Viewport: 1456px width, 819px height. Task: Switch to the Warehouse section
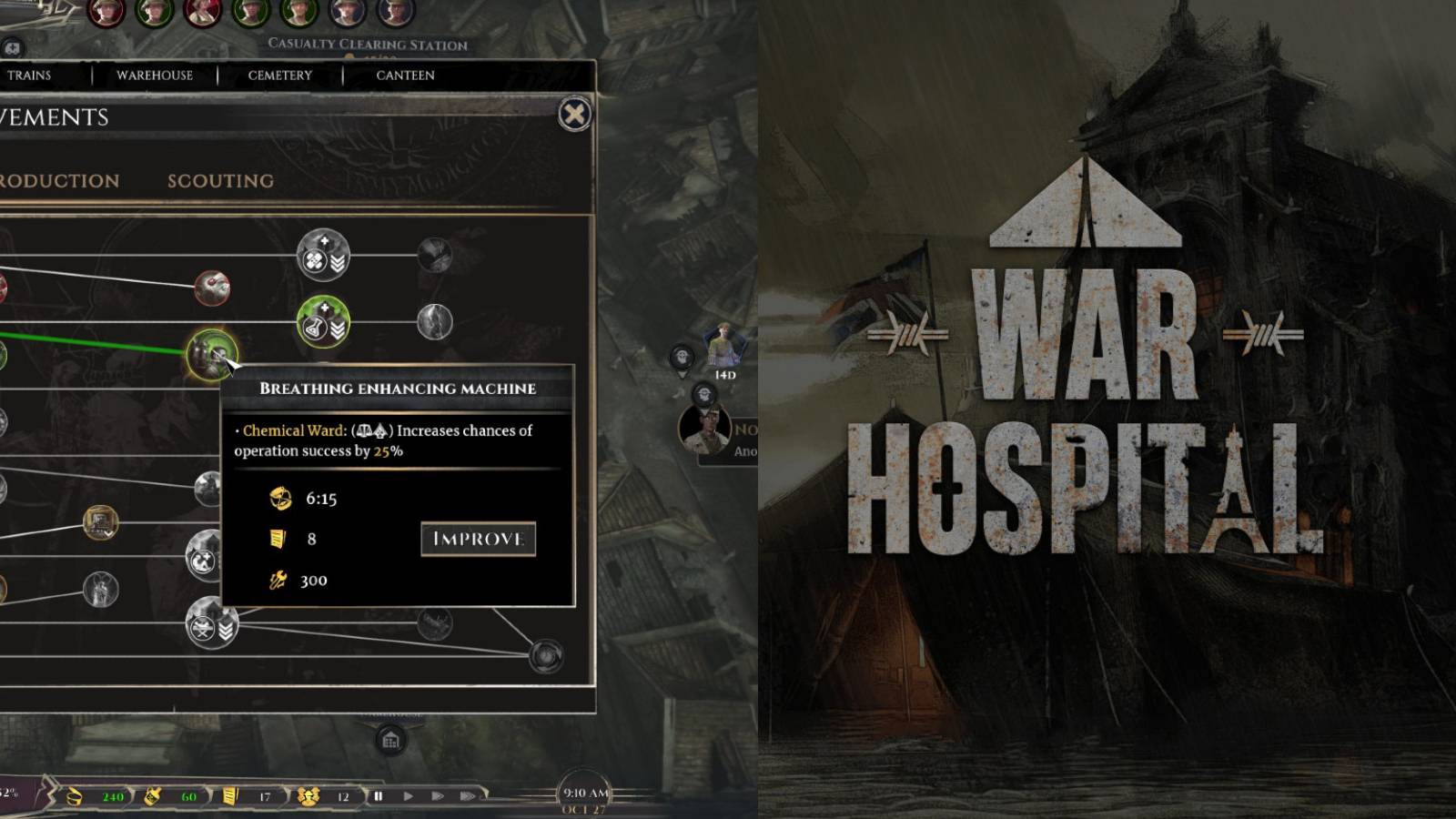[153, 76]
